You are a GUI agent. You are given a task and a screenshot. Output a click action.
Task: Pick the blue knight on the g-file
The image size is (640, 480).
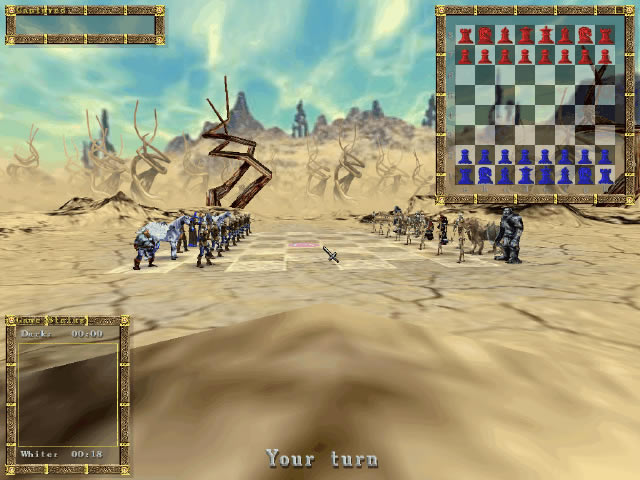click(585, 175)
